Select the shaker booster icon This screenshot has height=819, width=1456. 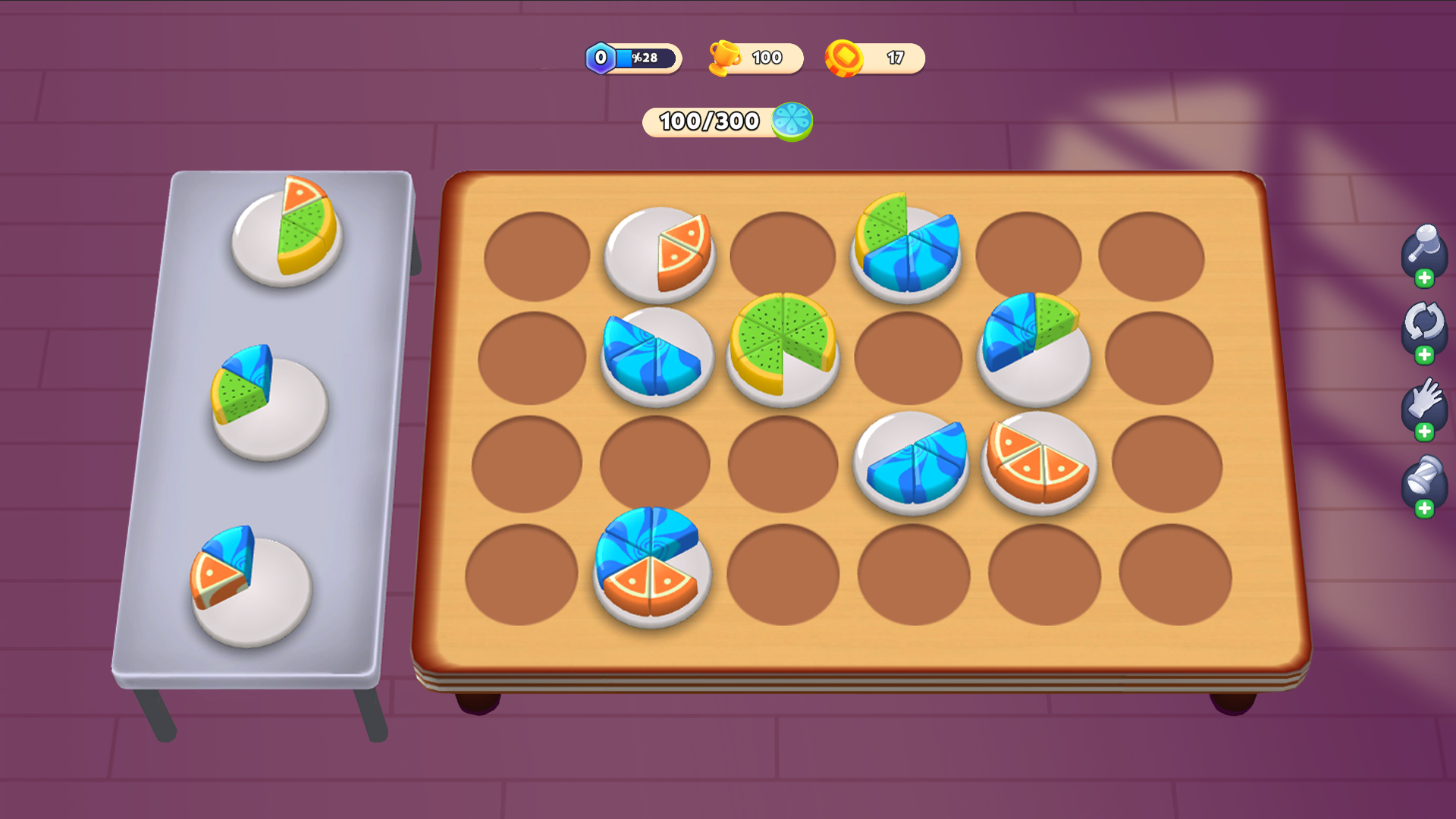pyautogui.click(x=1424, y=478)
